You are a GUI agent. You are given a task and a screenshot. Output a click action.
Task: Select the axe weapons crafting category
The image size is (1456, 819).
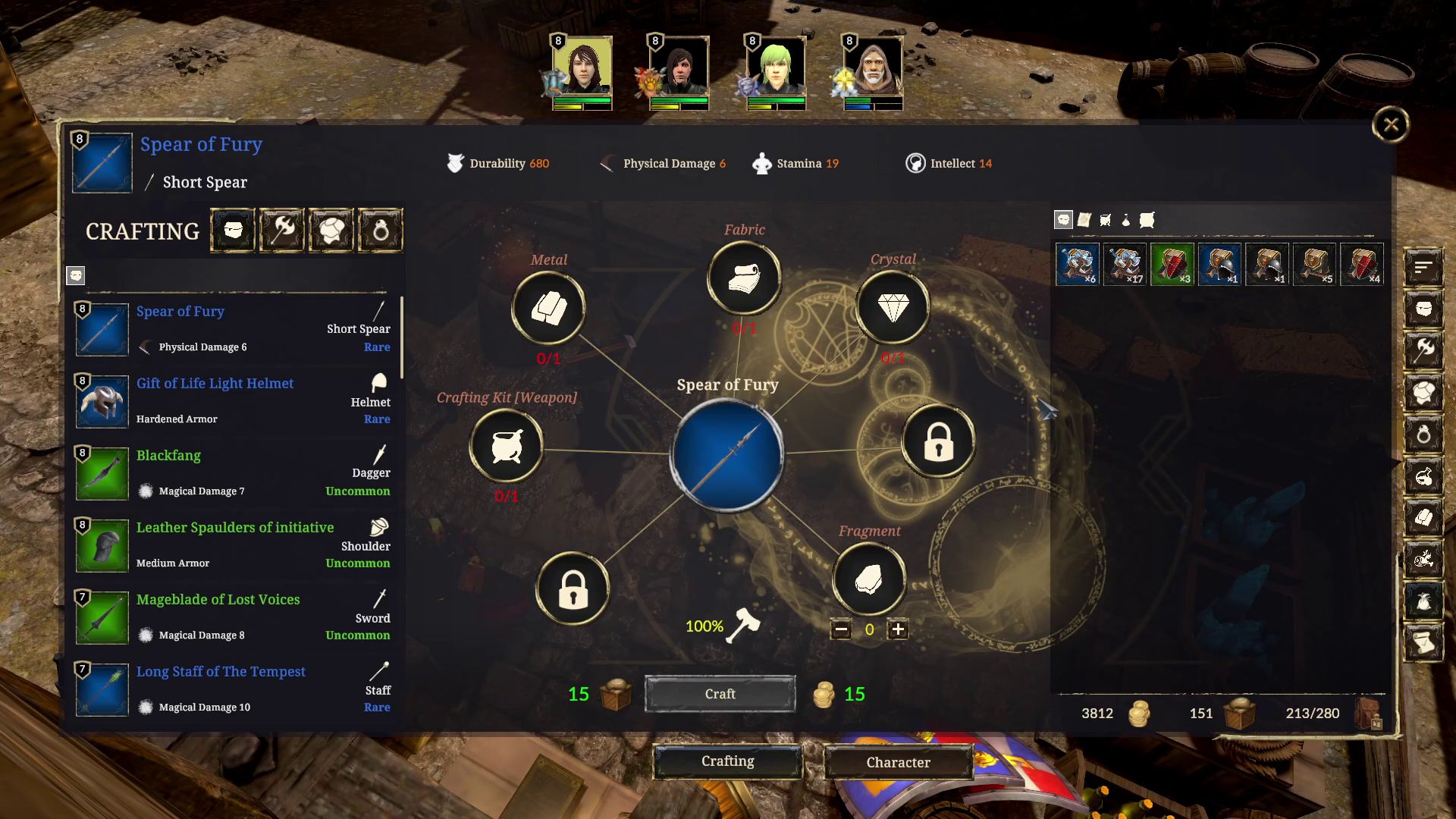pos(281,230)
